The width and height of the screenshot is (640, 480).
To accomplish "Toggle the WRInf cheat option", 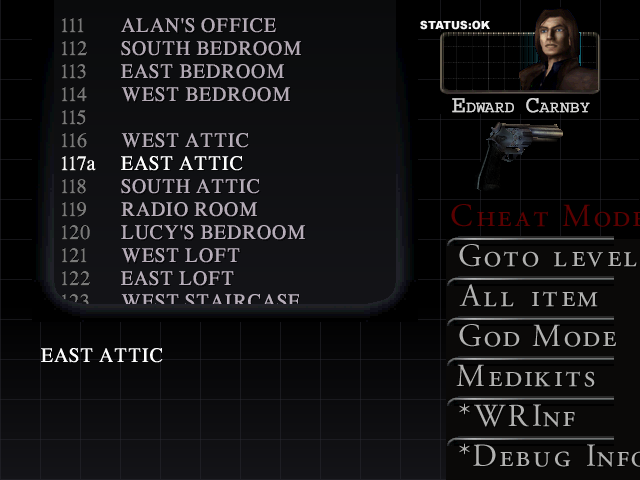I will (518, 417).
